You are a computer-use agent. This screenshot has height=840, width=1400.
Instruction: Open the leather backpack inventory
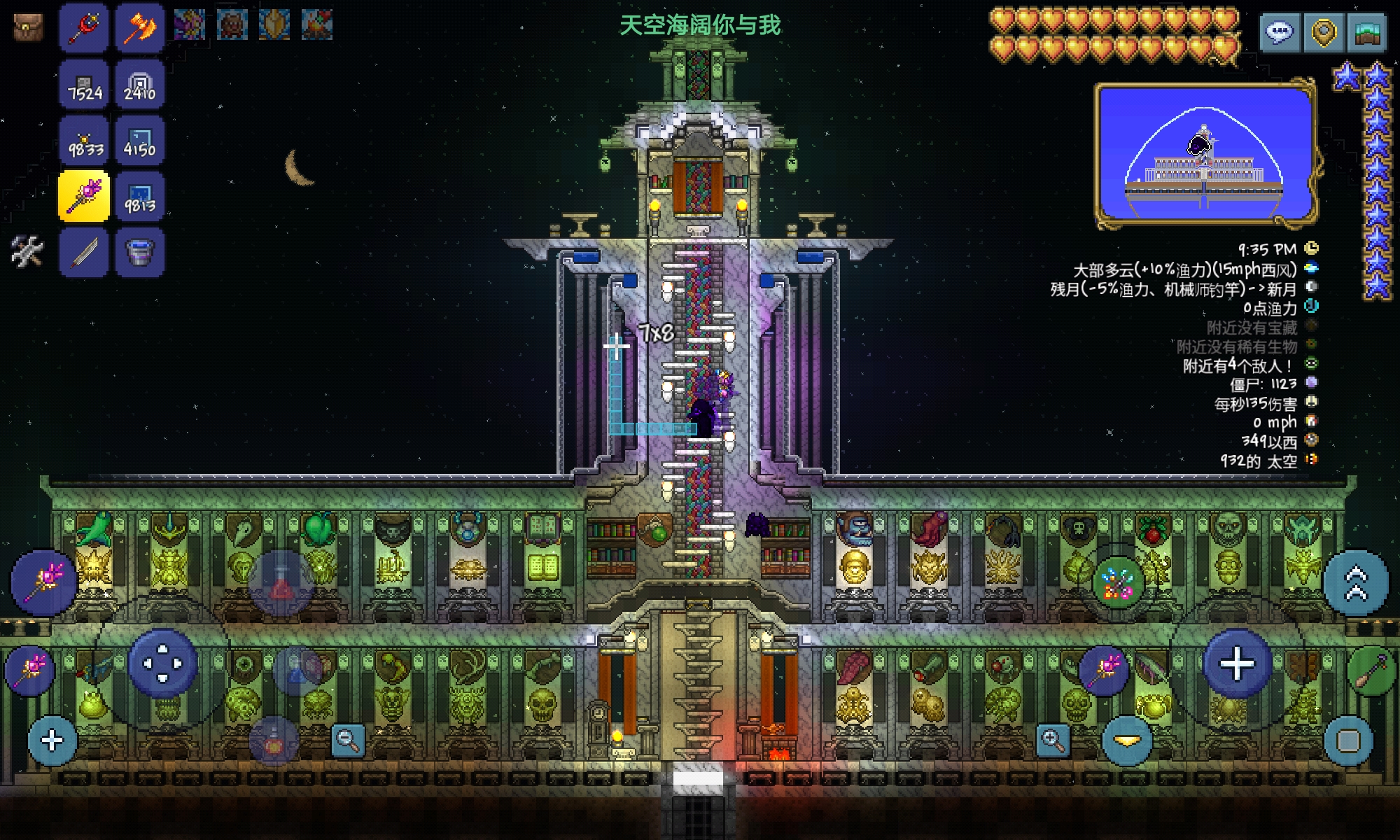pos(28,27)
